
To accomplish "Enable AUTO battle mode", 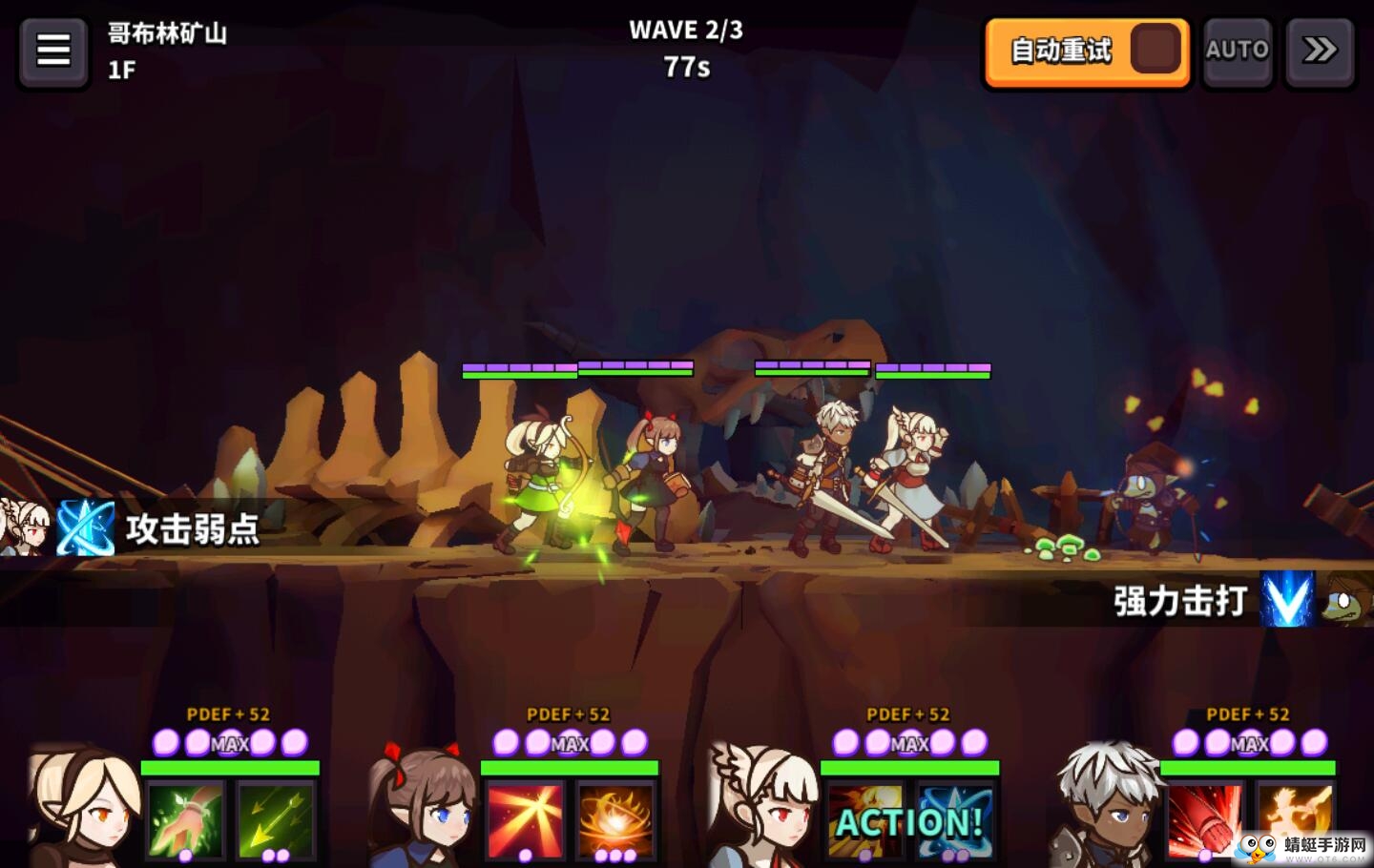I will [1237, 50].
